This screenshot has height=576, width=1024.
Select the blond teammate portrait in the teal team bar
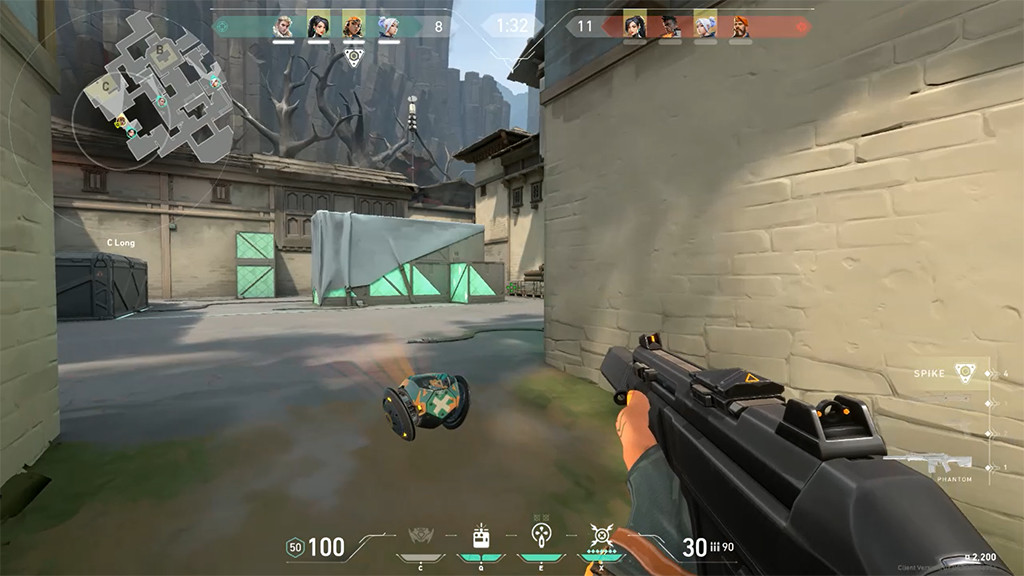coord(284,26)
